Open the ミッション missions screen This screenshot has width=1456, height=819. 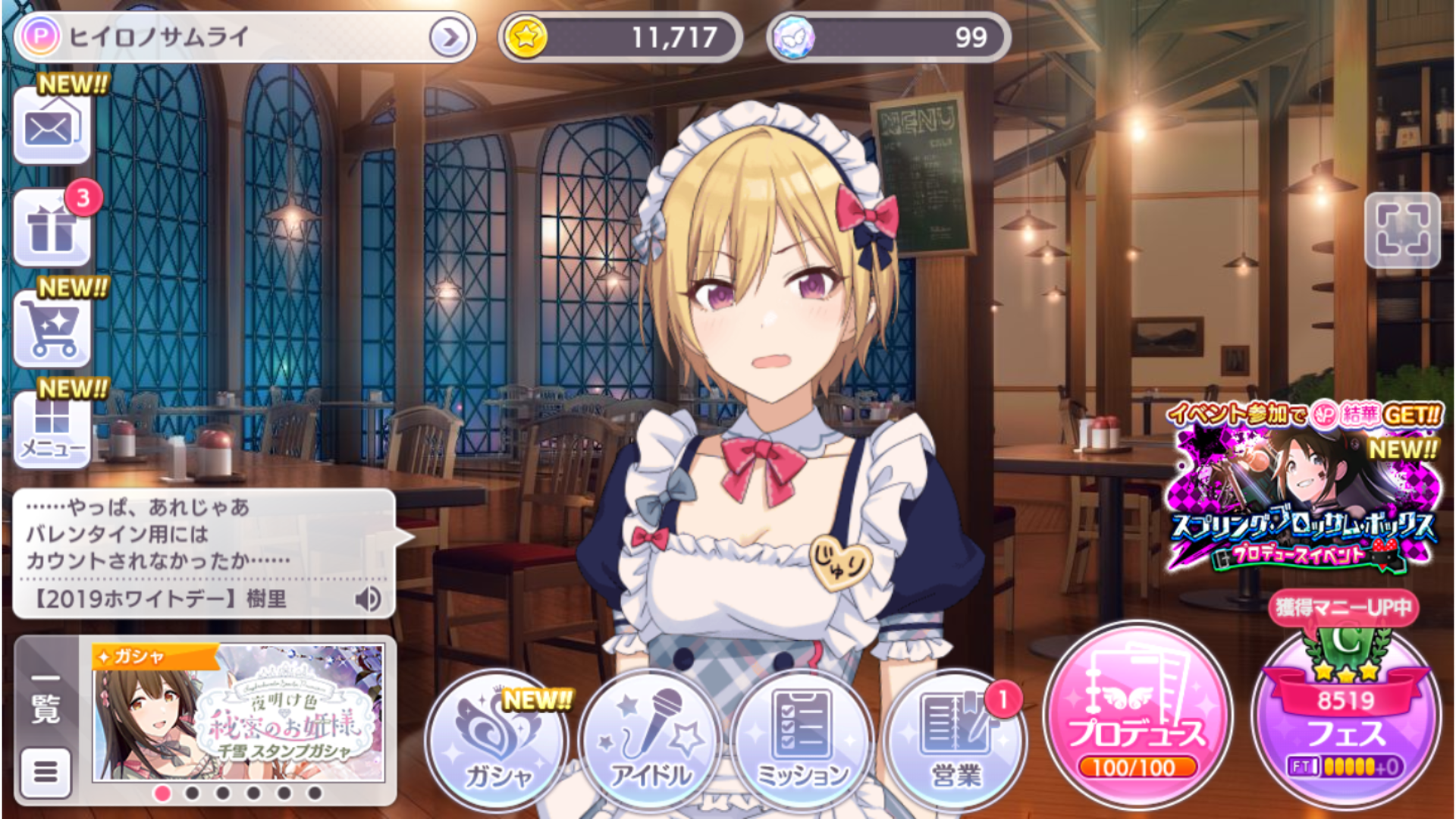coord(802,739)
